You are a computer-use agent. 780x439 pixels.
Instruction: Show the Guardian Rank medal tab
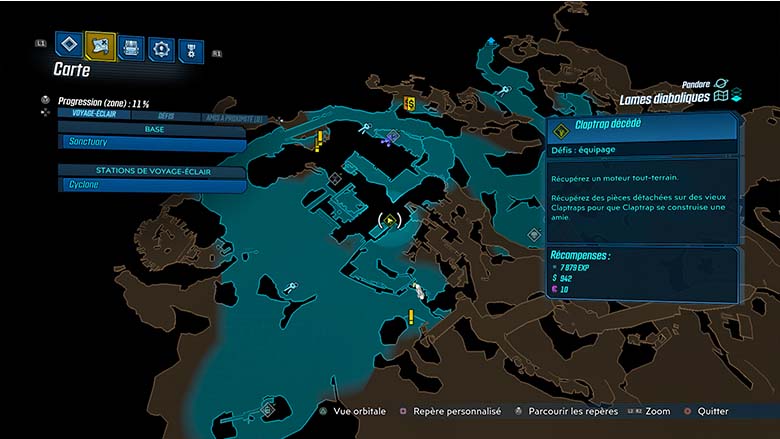(190, 51)
